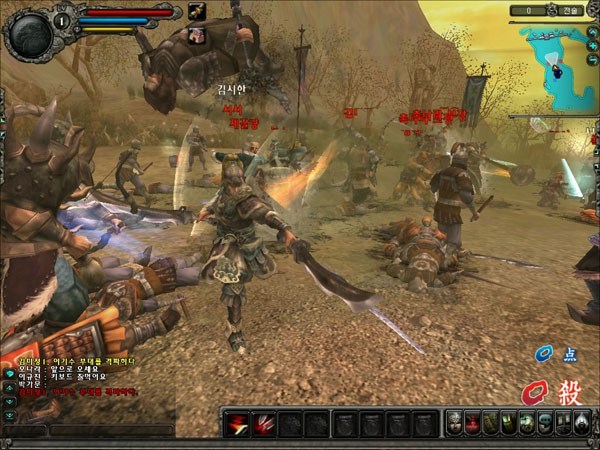This screenshot has height=450, width=600.
Task: Use the second red claw skill
Action: coord(266,424)
